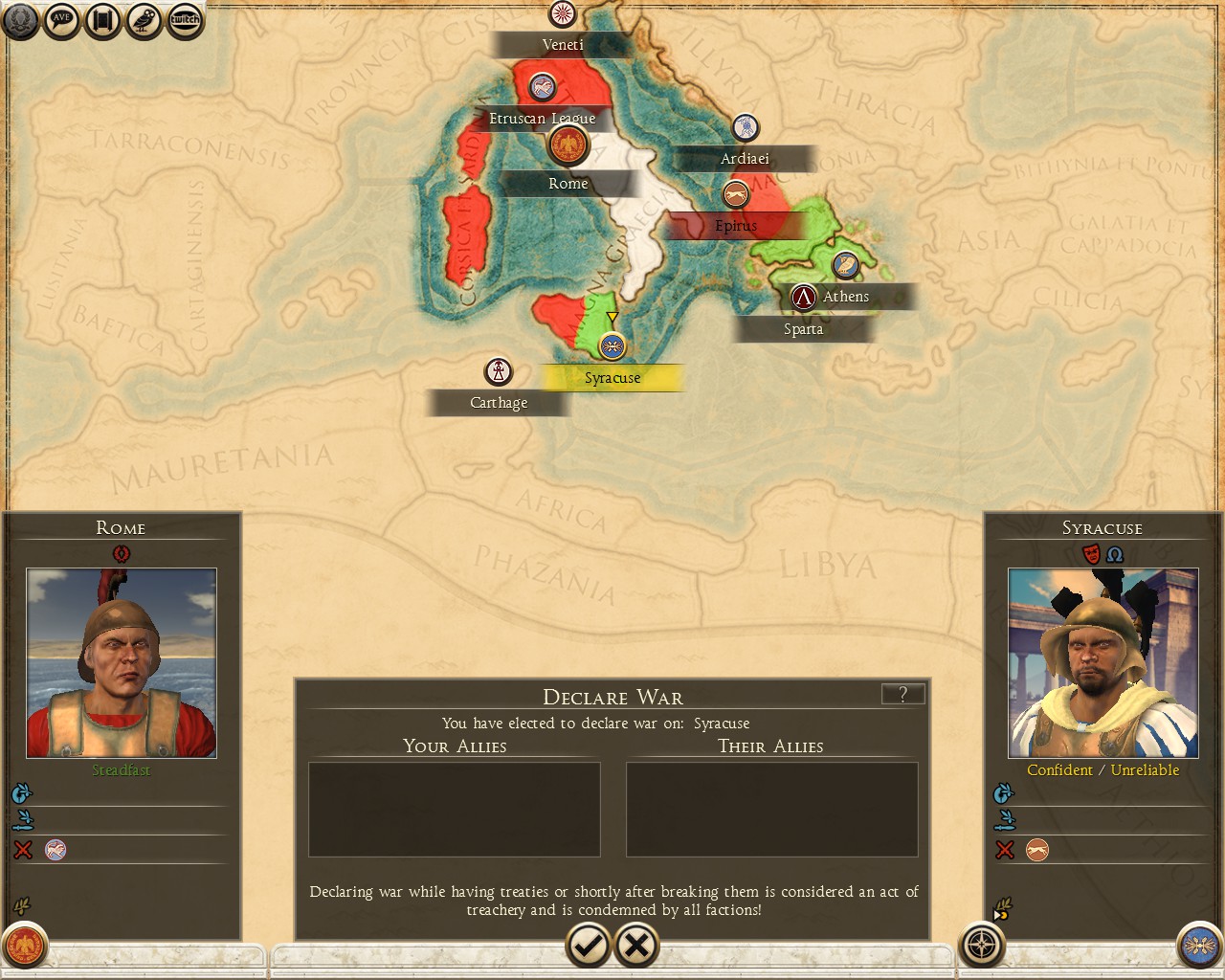Select the Veneti faction label
Image resolution: width=1225 pixels, height=980 pixels.
[563, 45]
